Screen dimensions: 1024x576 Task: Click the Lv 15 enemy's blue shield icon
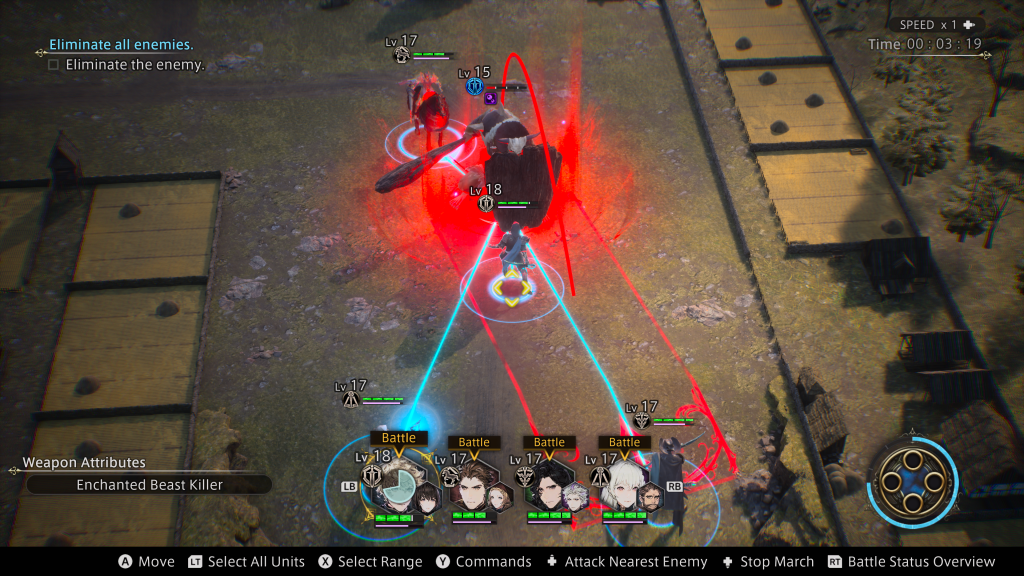pos(474,87)
